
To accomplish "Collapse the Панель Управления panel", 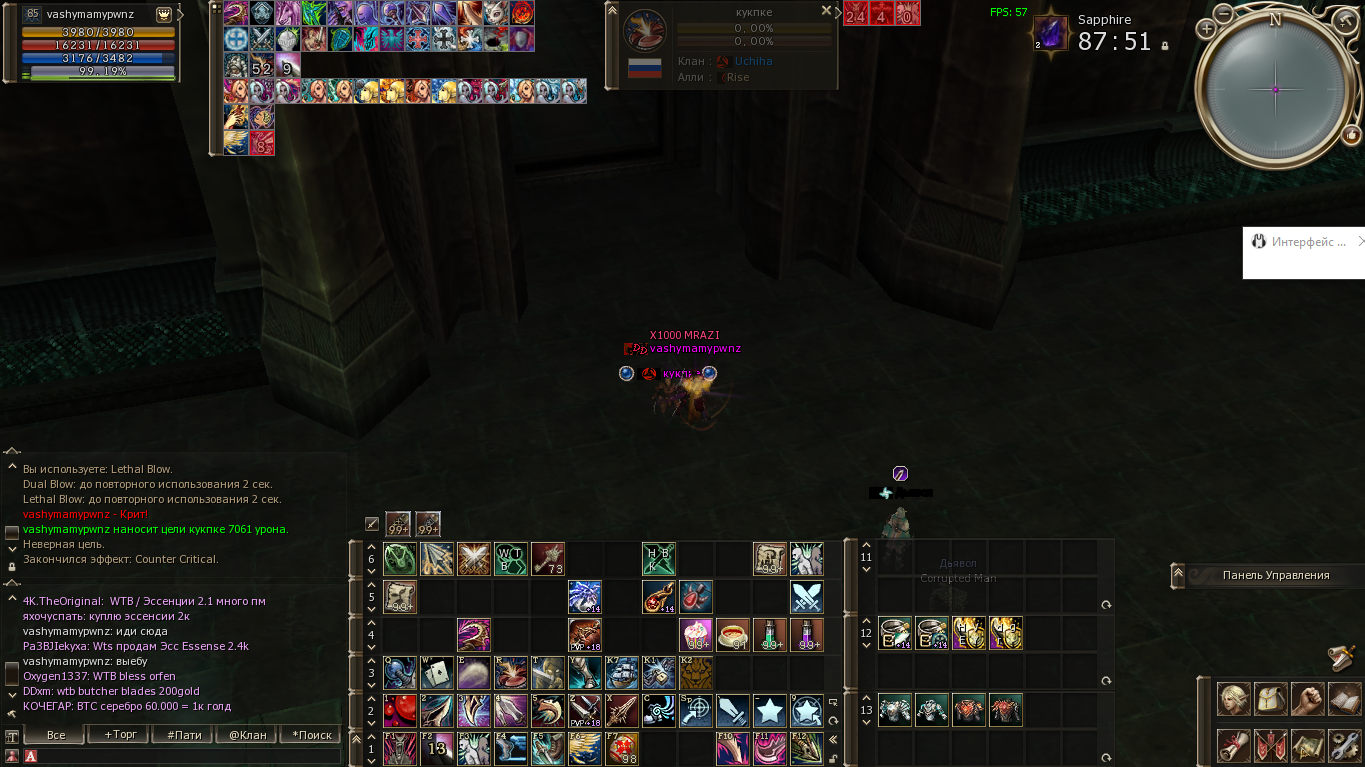I will [x=1178, y=575].
